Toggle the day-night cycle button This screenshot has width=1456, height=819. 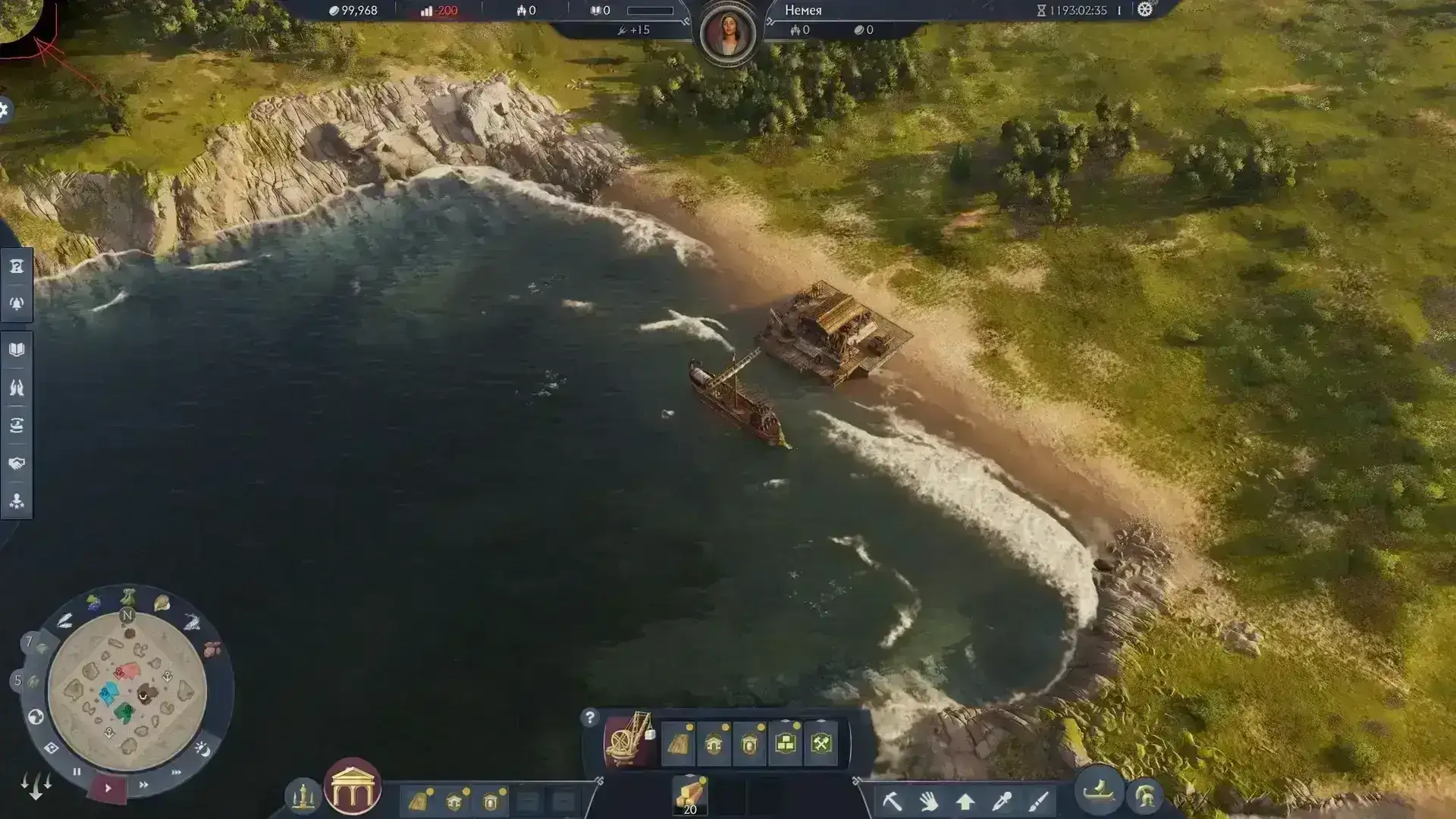(x=202, y=749)
